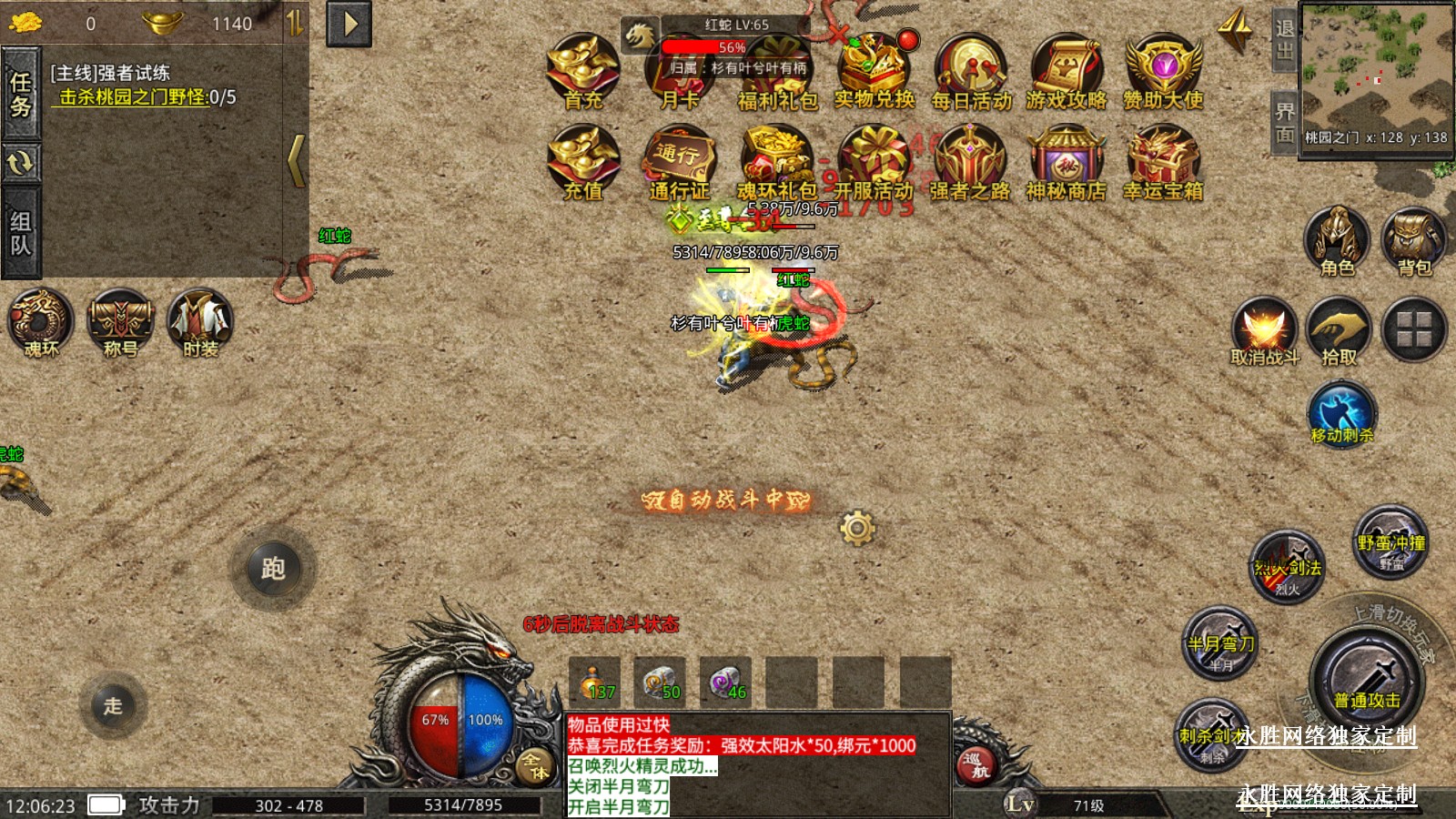Open the 游戏攻略 game guide
1456x819 pixels.
1067,71
